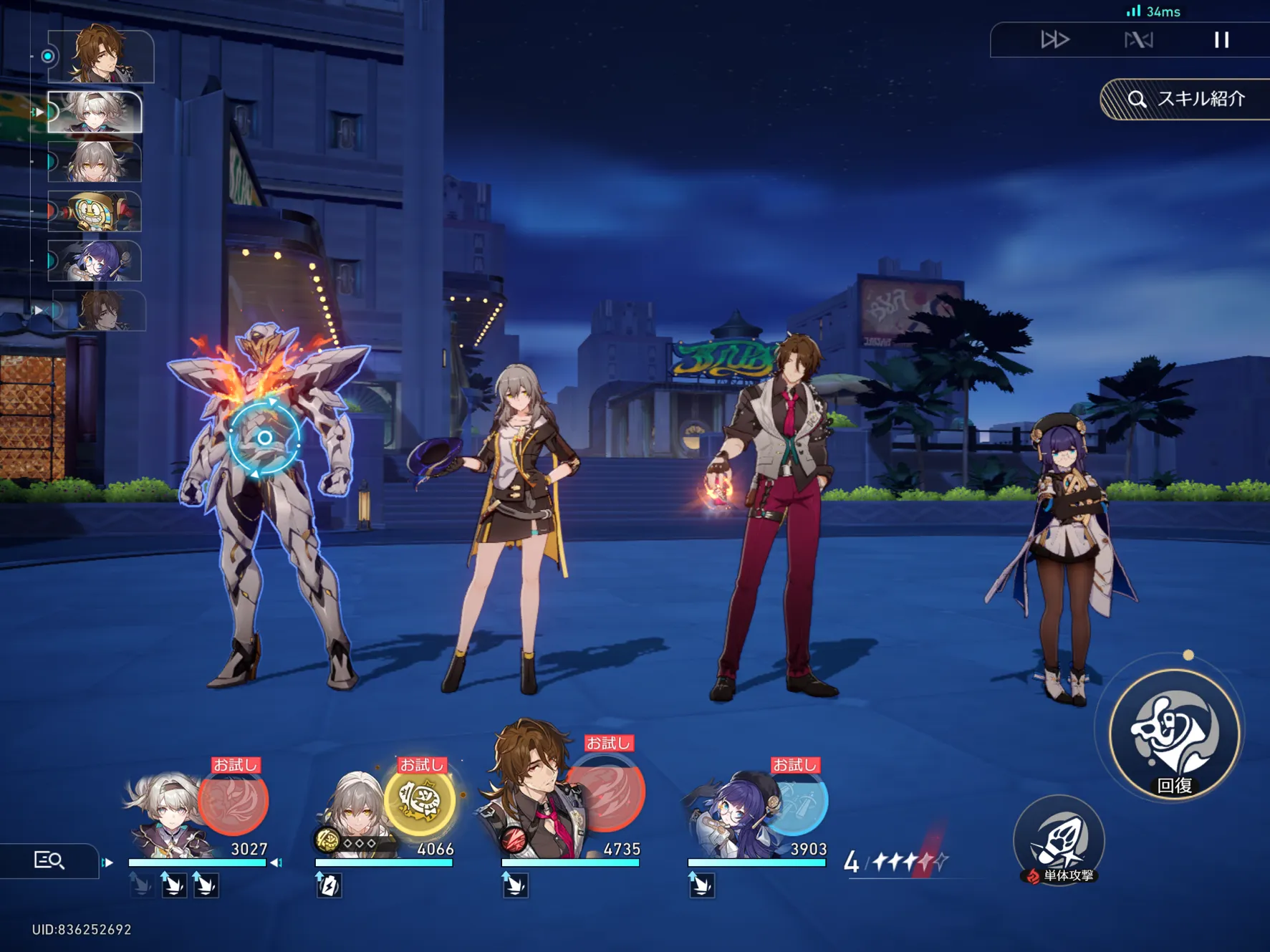The height and width of the screenshot is (952, 1270).
Task: Pause the battle
Action: [x=1221, y=40]
